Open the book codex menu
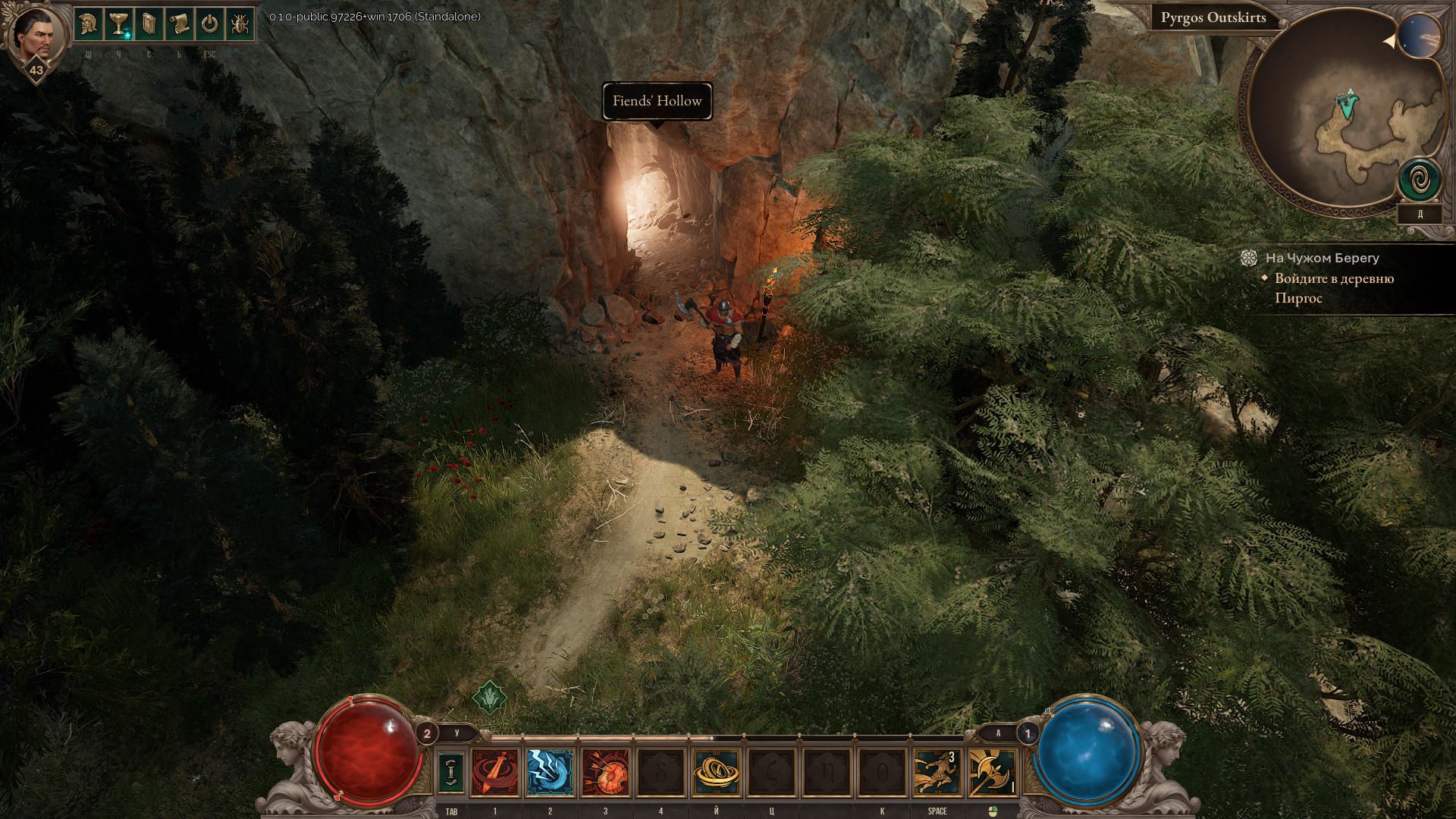Screen dimensions: 1456x819 (149, 25)
